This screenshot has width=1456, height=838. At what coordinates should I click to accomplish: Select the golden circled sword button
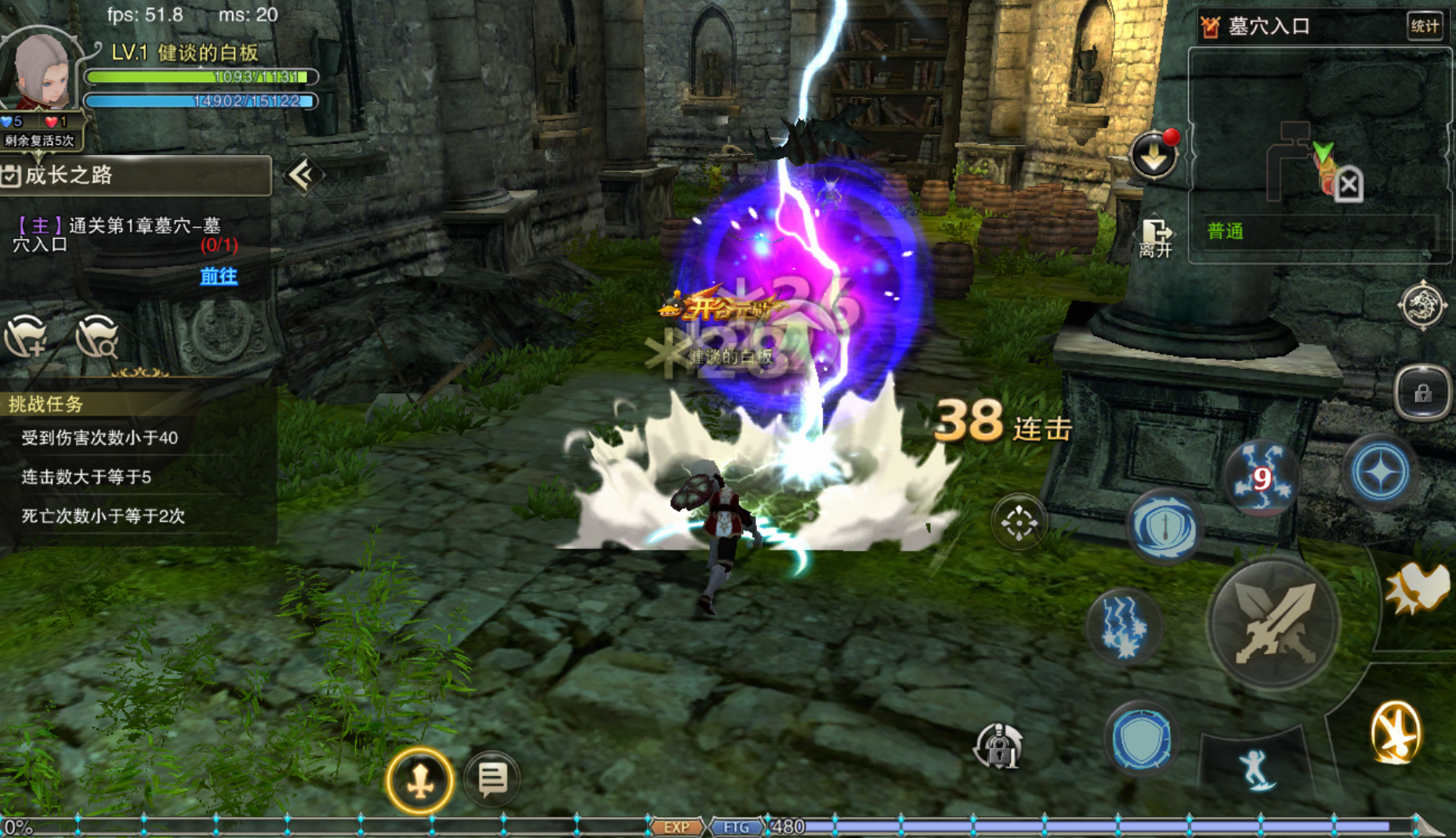coord(420,780)
